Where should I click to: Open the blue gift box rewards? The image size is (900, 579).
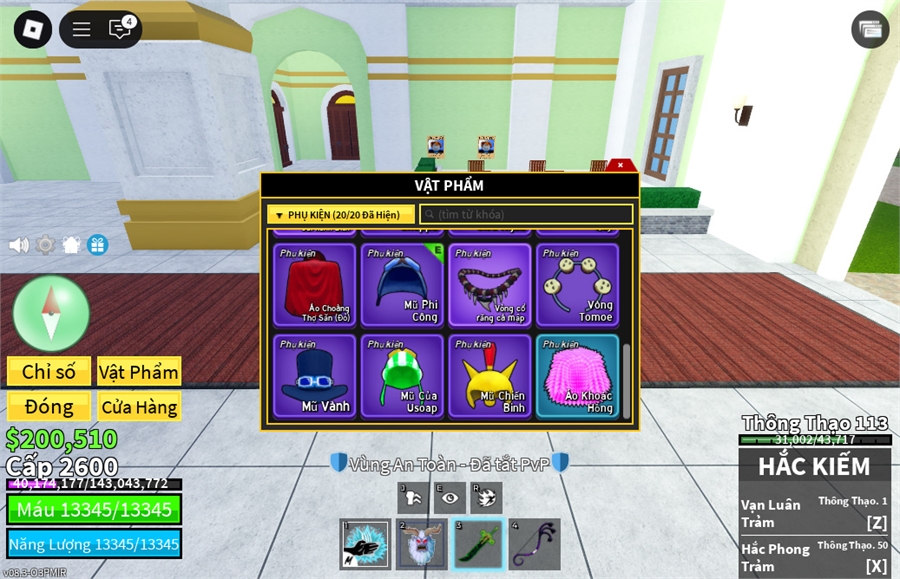pos(97,245)
